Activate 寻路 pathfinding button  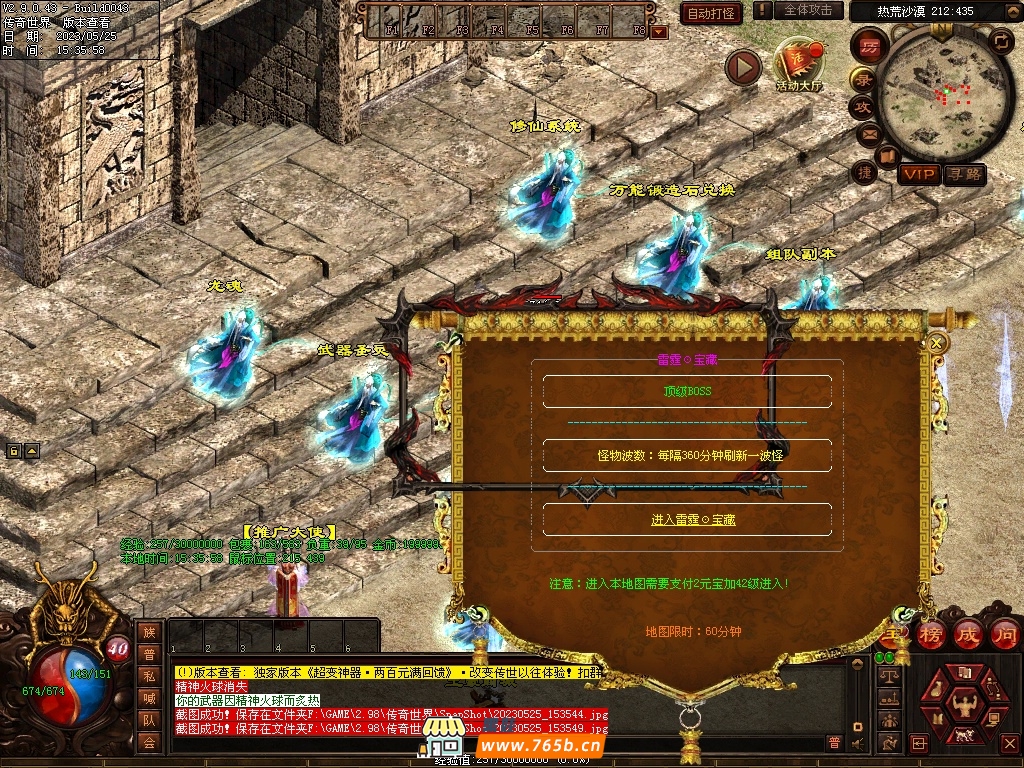point(964,174)
